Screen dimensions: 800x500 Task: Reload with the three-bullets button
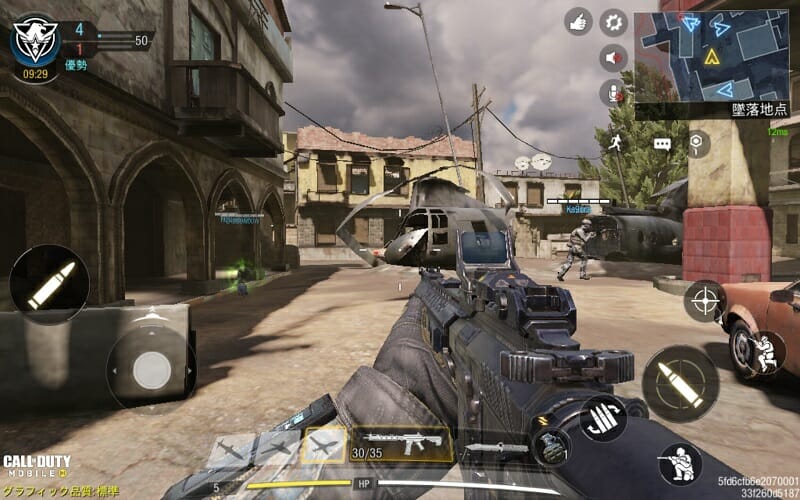point(603,417)
